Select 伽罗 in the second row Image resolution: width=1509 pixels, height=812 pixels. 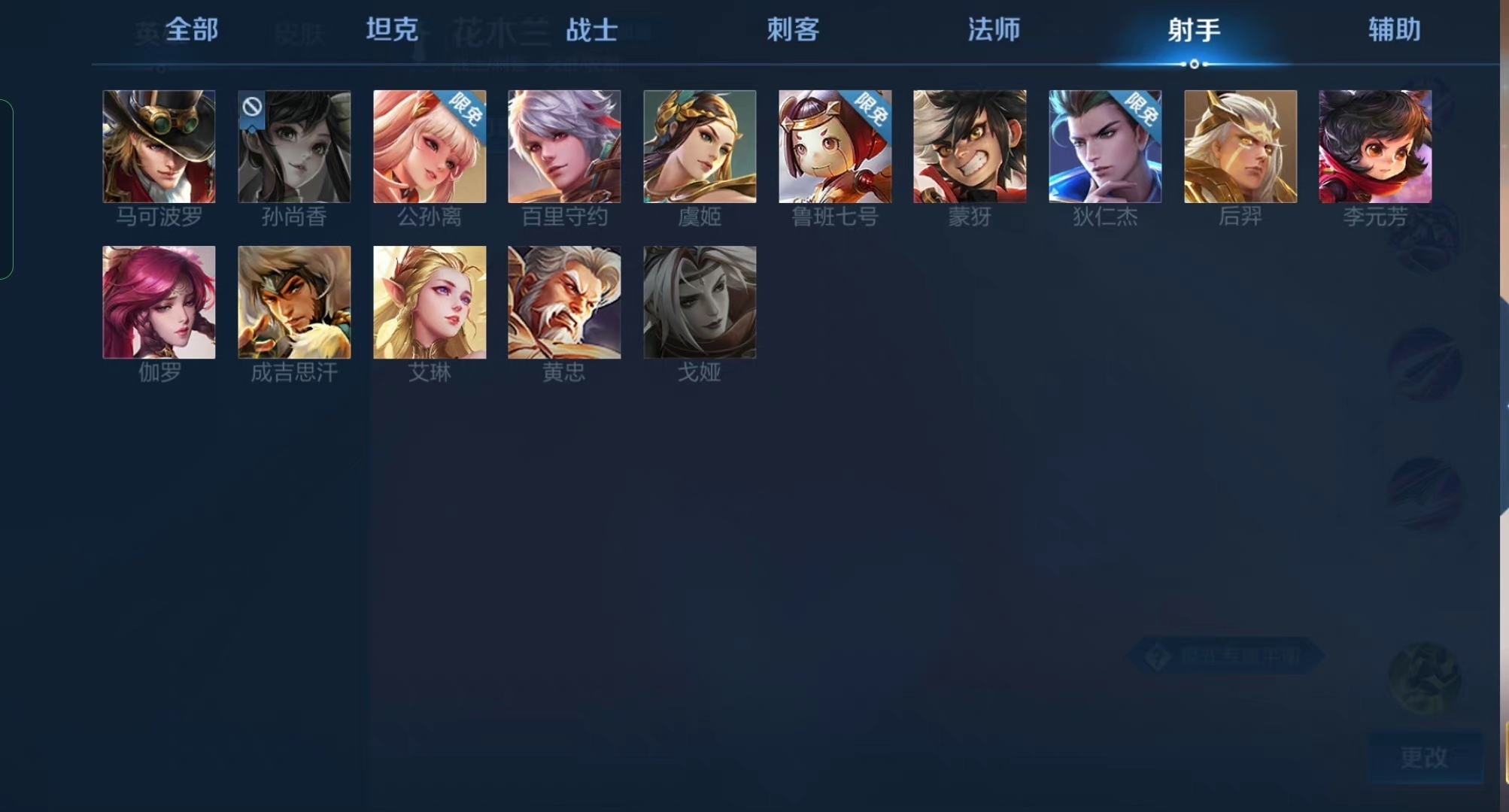(158, 302)
